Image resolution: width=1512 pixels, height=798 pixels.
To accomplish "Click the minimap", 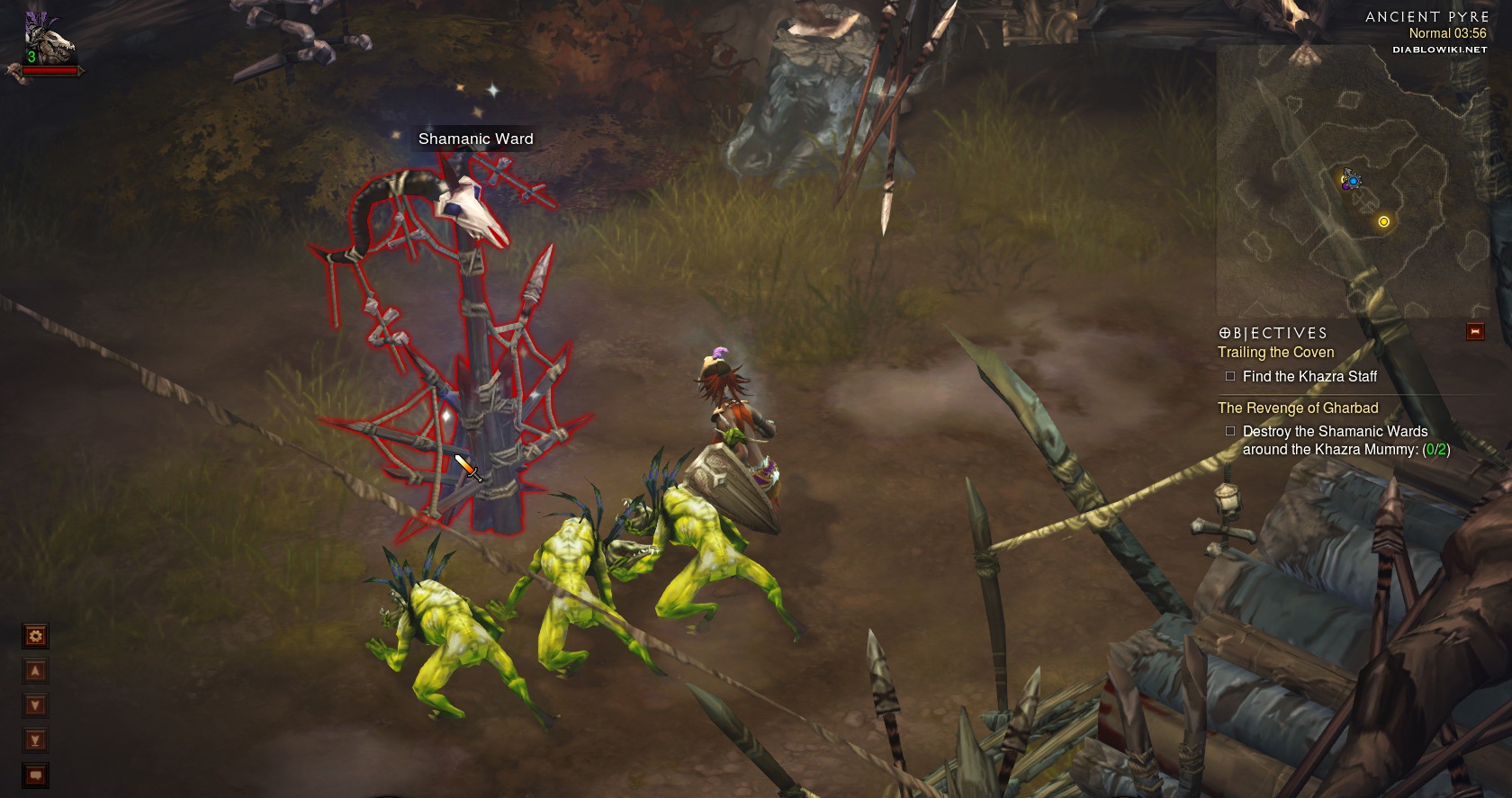I will (1352, 182).
